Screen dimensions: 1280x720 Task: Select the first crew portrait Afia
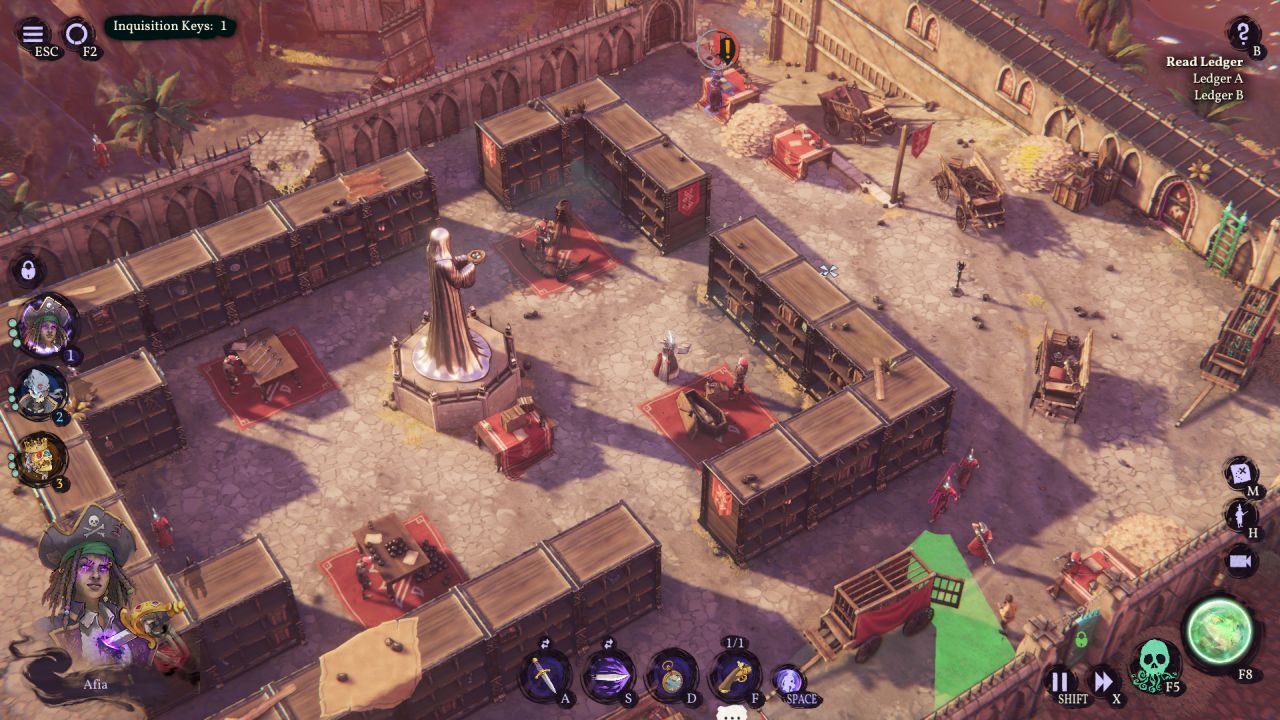click(46, 324)
